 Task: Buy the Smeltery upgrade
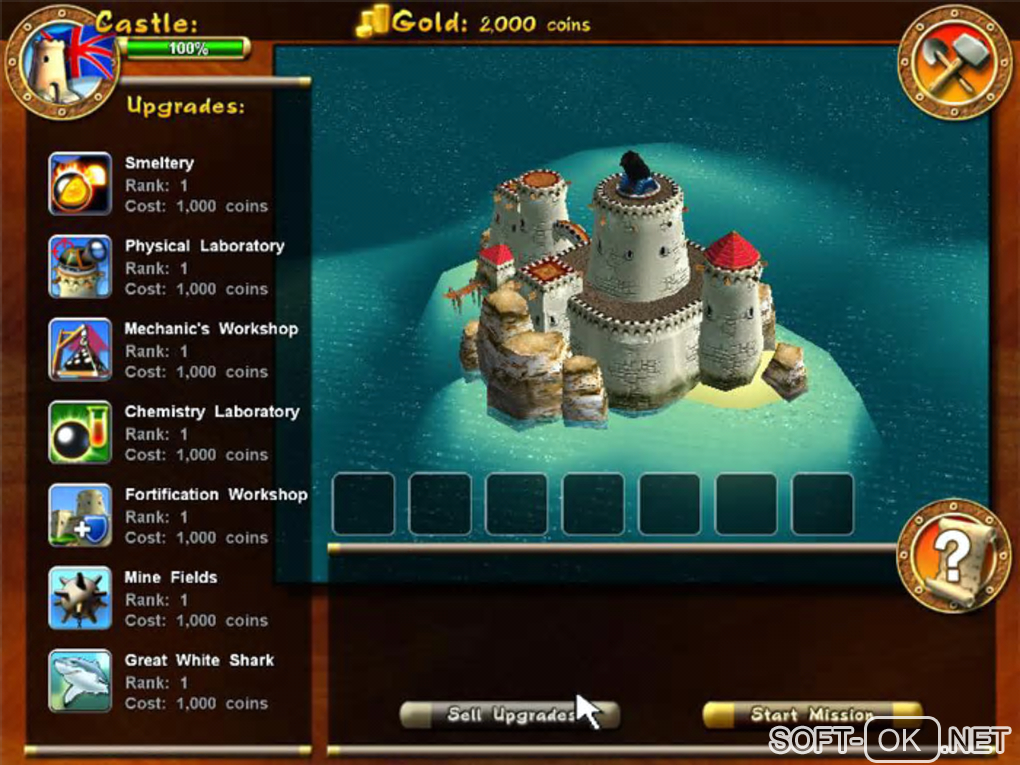(x=80, y=184)
